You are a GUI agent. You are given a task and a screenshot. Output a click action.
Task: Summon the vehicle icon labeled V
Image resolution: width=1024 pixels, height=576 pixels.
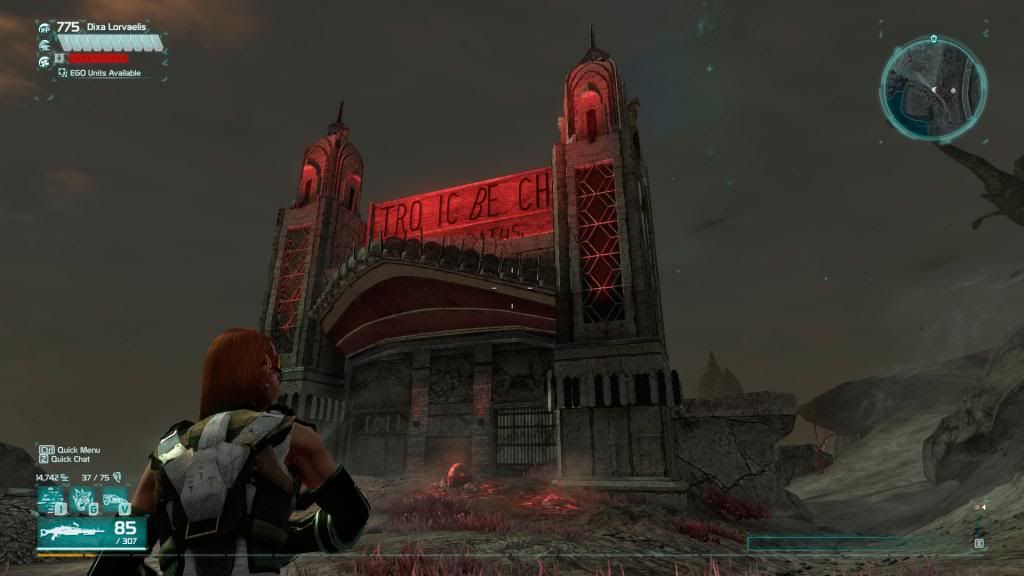pos(116,498)
